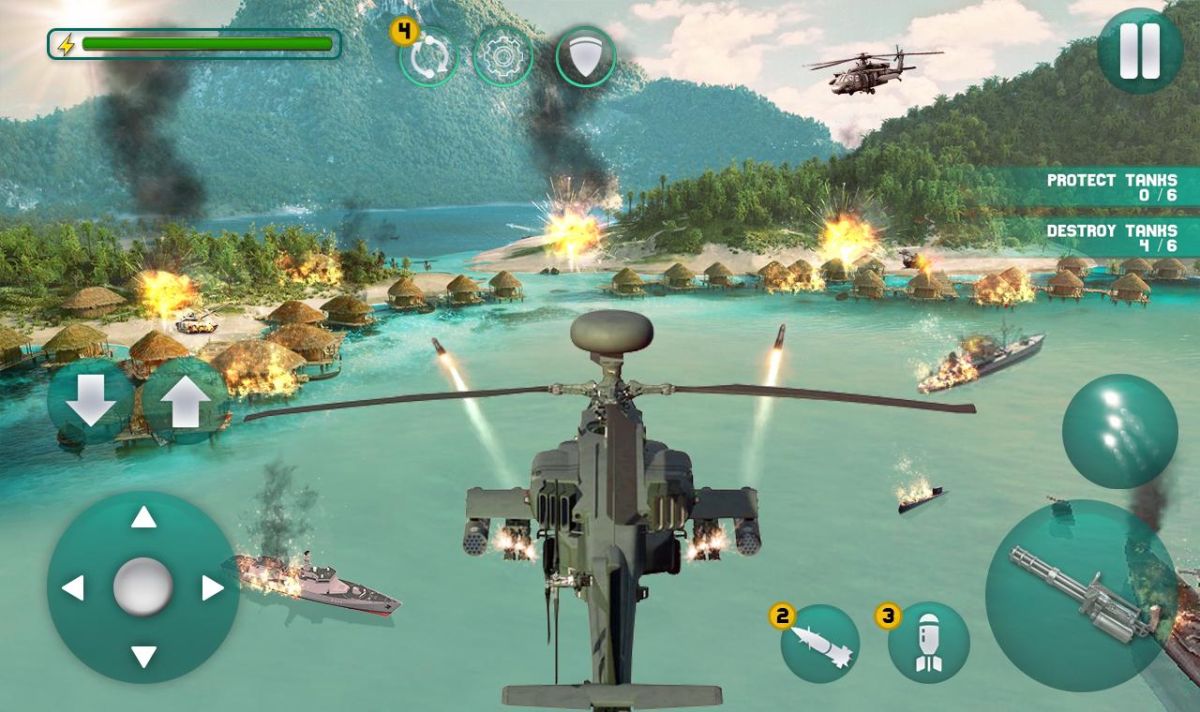Descend using the down arrow button
Image resolution: width=1200 pixels, height=712 pixels.
[x=91, y=401]
